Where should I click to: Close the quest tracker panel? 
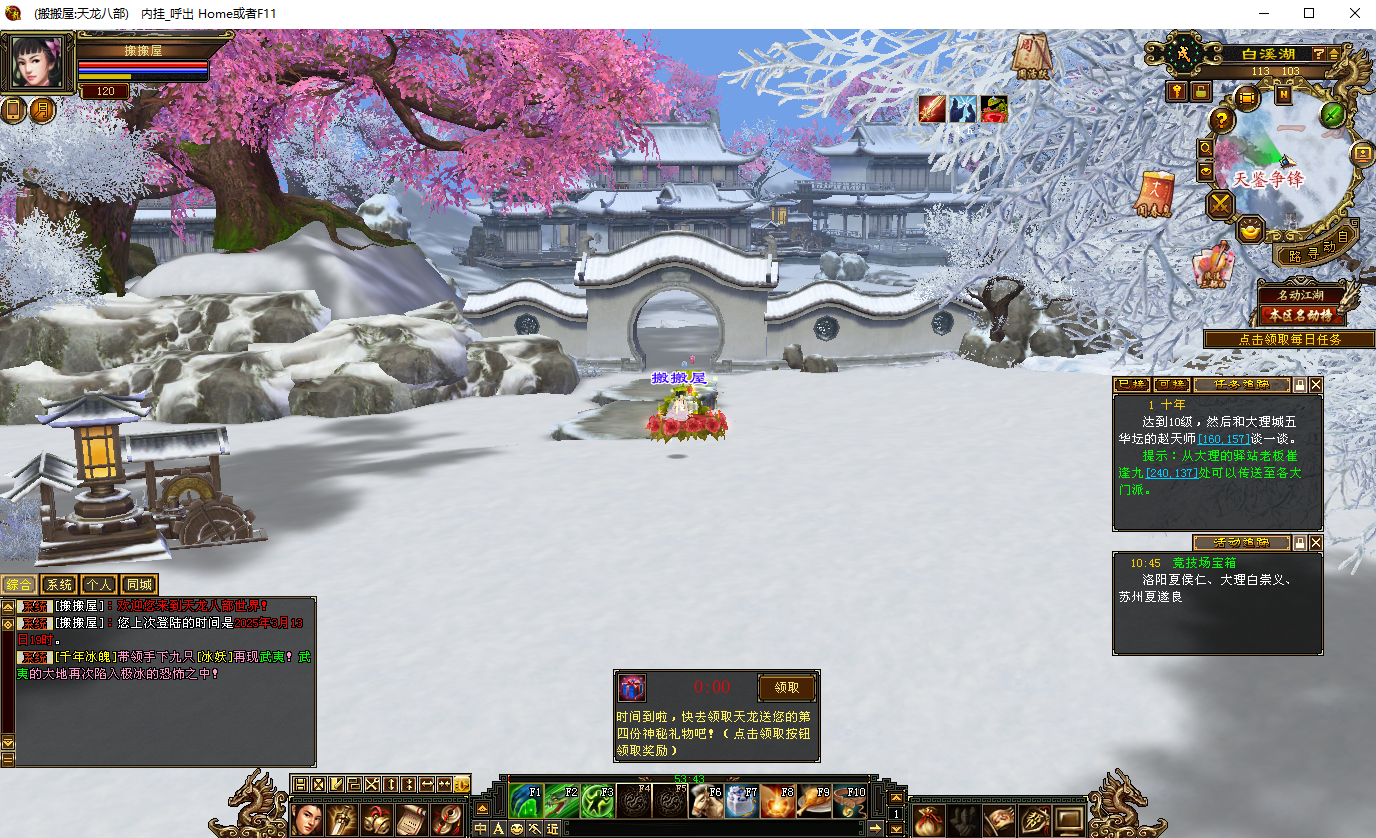(1316, 385)
